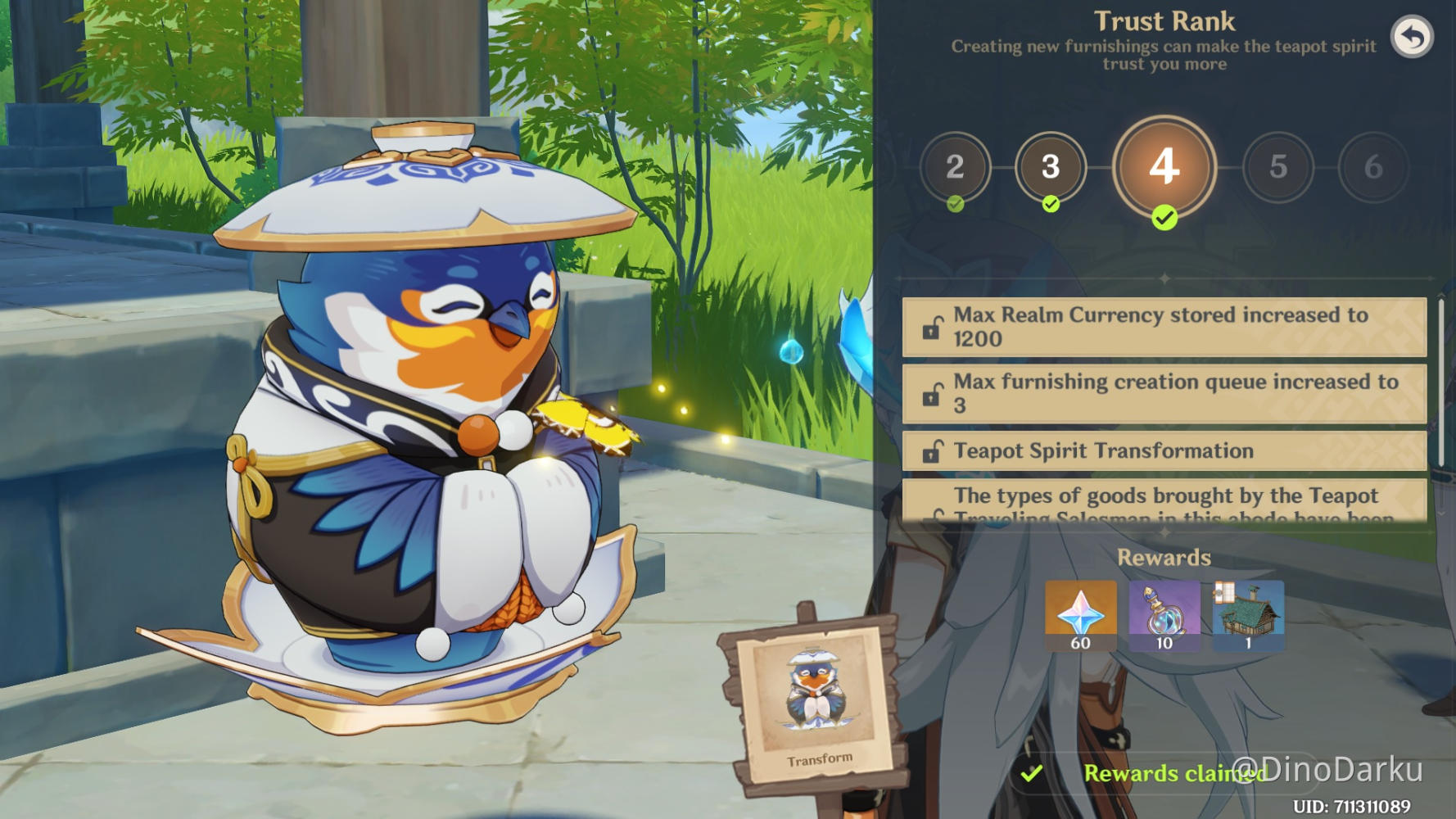Click the padlock beside Teapot Spirit Transformation
Screen dimensions: 1456x819
click(x=932, y=451)
